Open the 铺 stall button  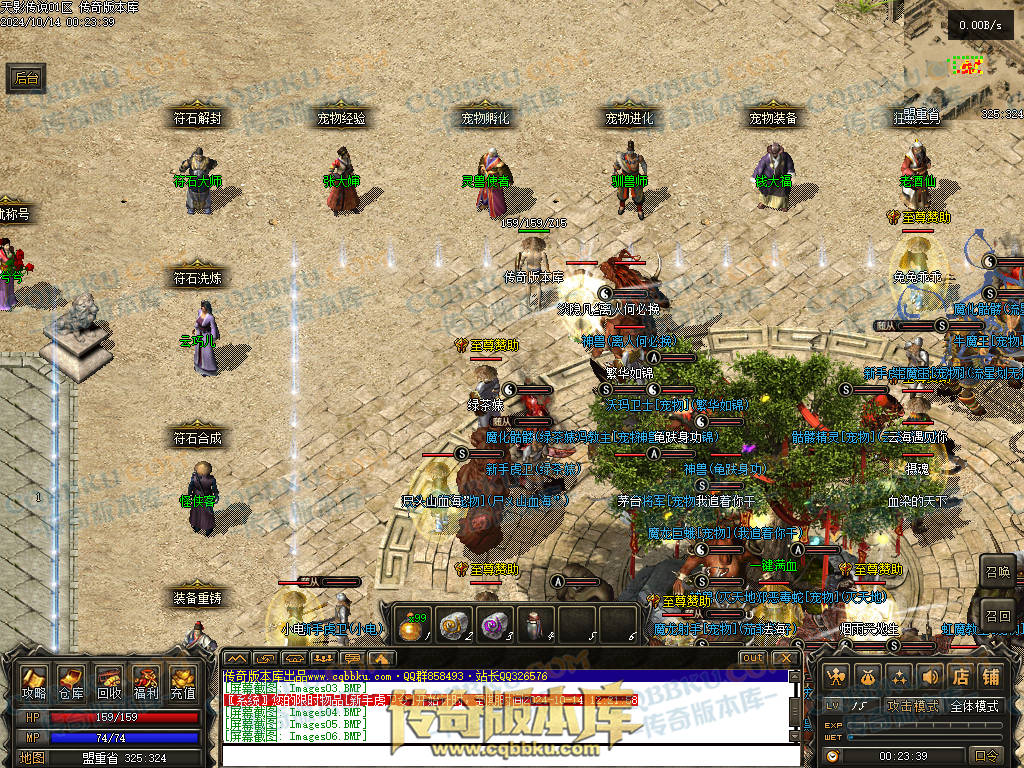[990, 677]
